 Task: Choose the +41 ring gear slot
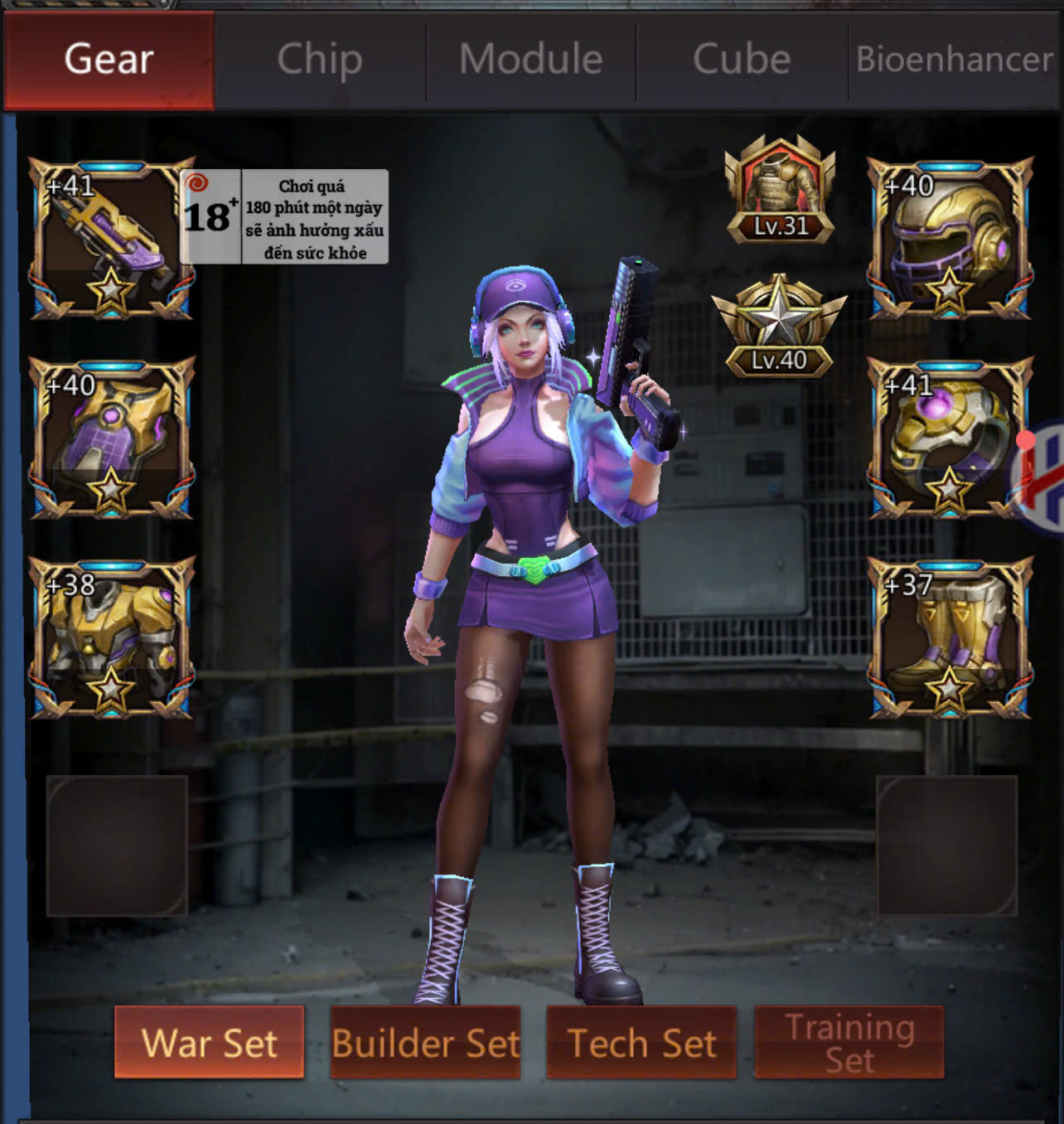[950, 438]
